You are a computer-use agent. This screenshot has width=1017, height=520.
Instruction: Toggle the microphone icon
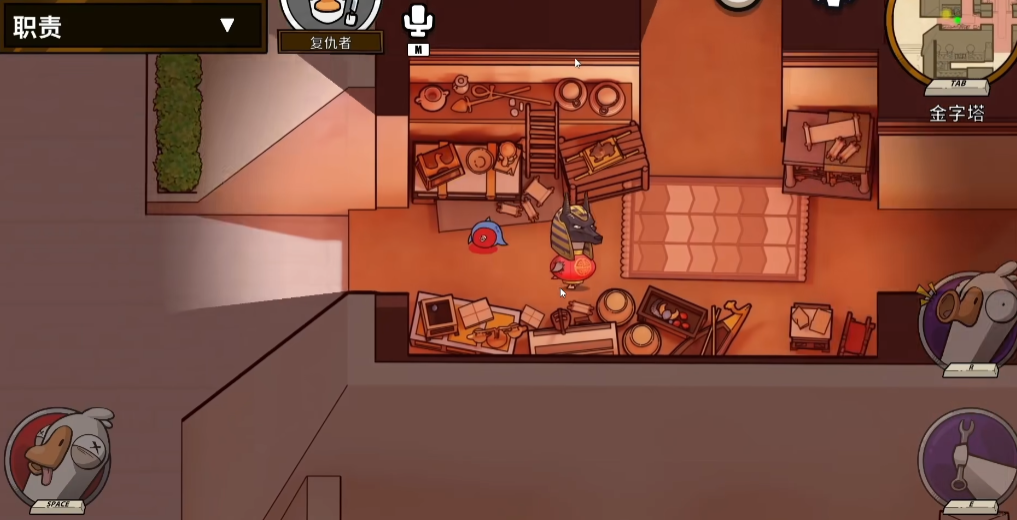pos(417,21)
